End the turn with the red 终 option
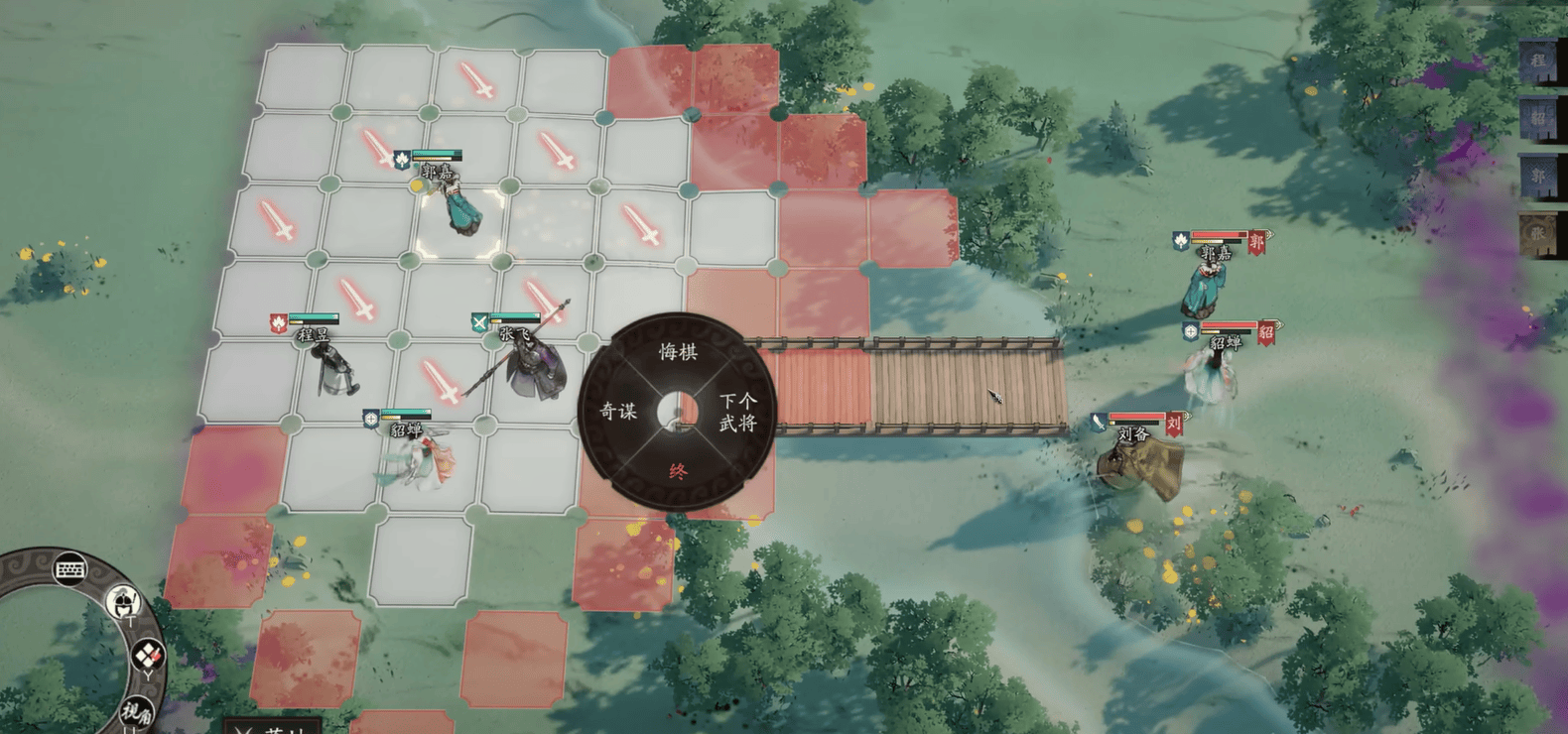This screenshot has height=734, width=1568. (678, 471)
